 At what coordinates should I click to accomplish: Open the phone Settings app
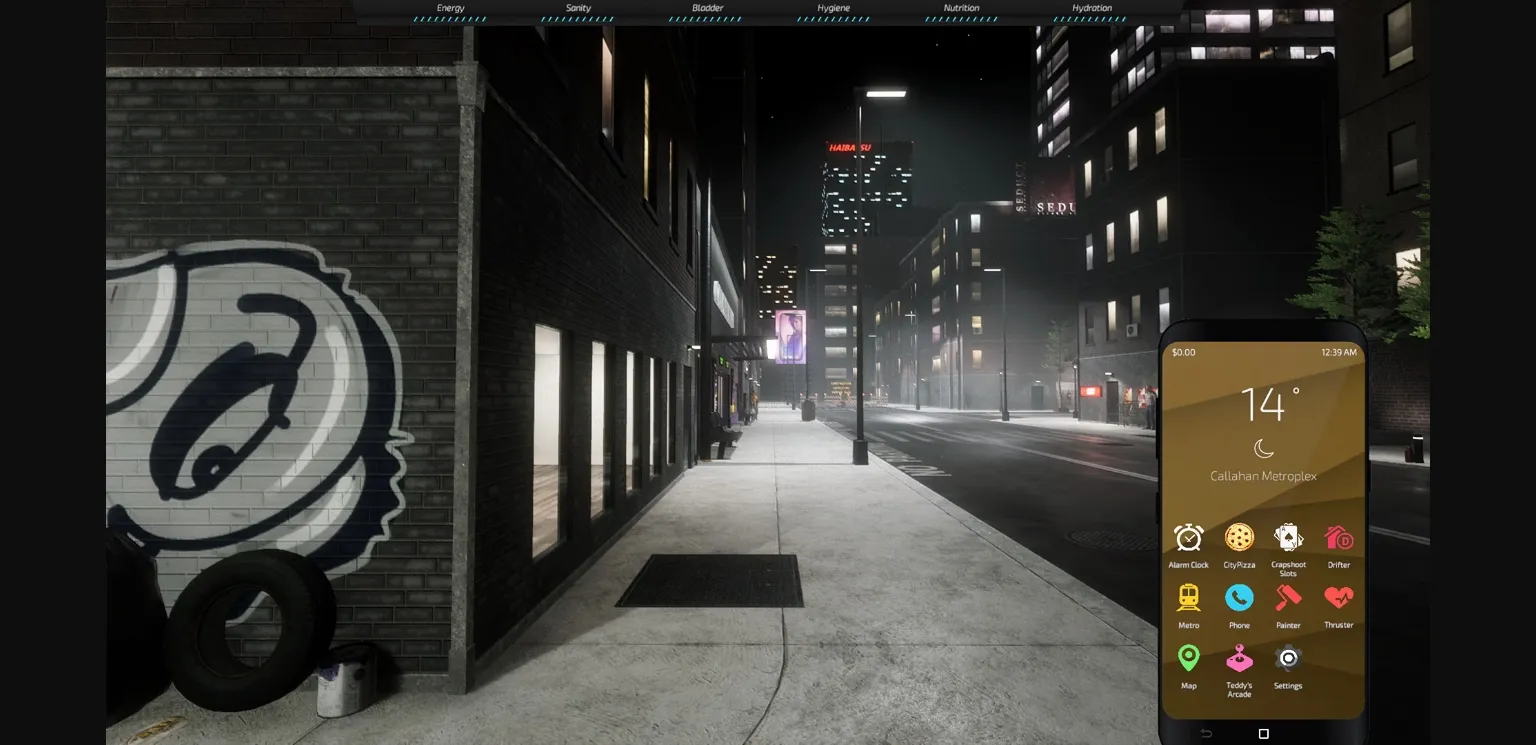(1288, 659)
